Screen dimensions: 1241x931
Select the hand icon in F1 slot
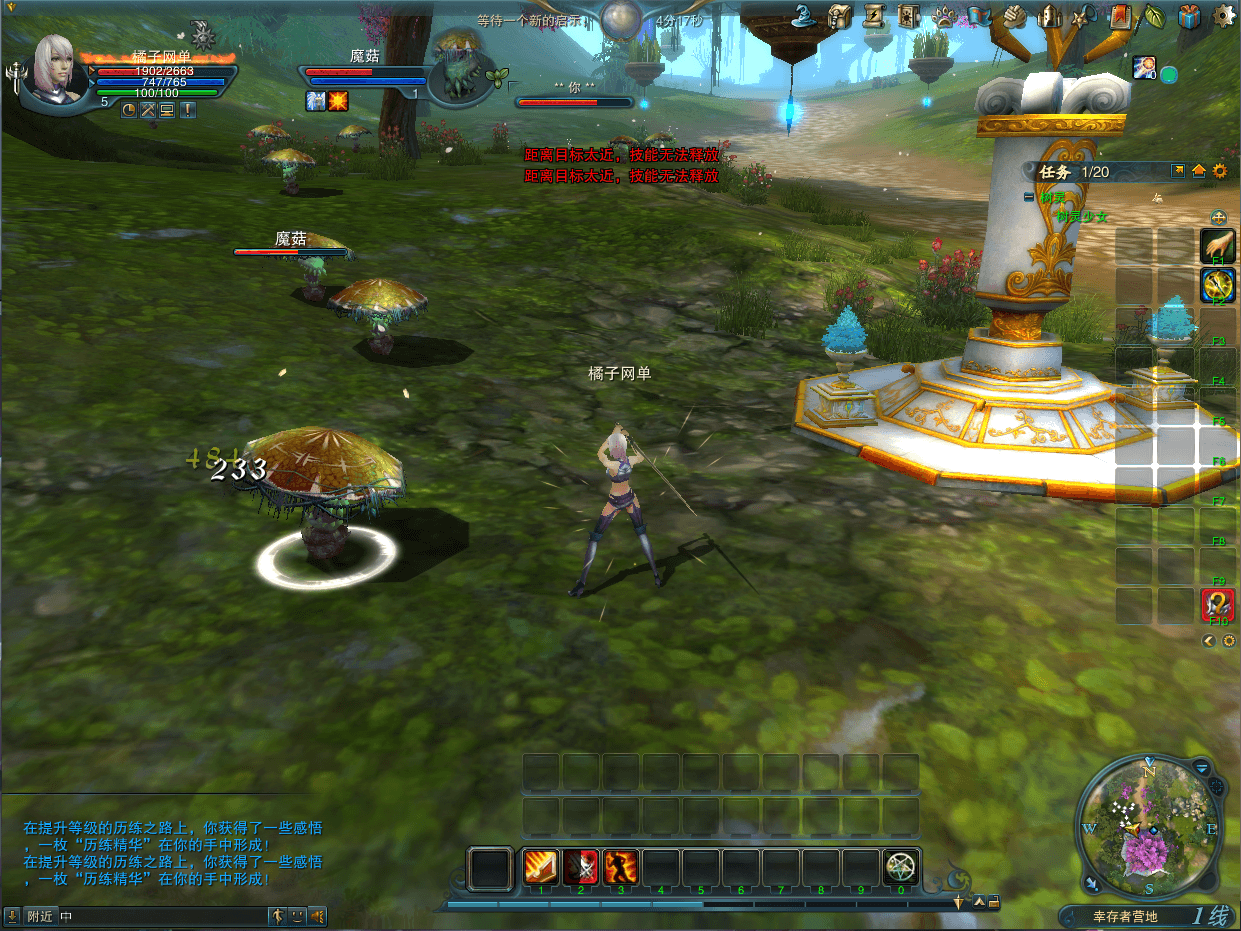pyautogui.click(x=1218, y=246)
